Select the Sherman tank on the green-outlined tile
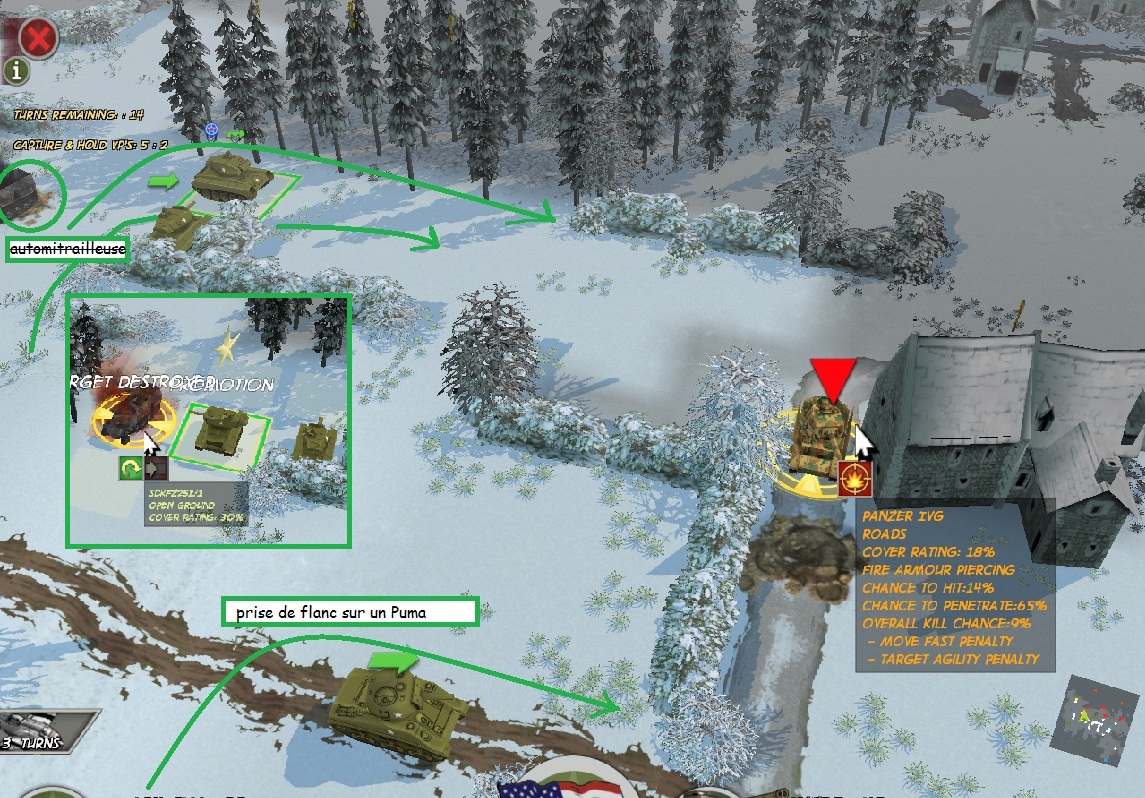The image size is (1145, 798). [233, 178]
